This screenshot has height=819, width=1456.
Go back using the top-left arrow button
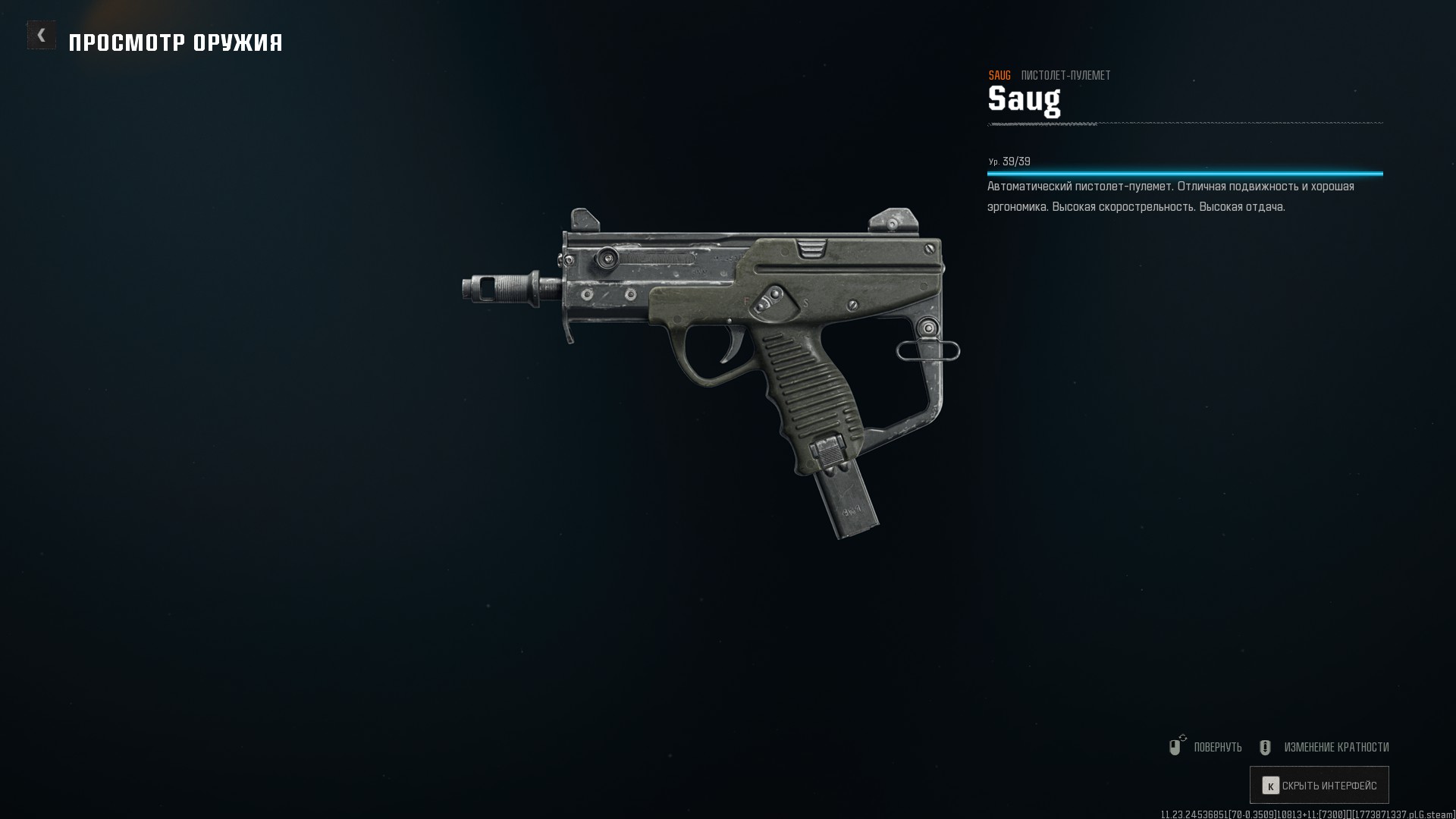coord(41,36)
